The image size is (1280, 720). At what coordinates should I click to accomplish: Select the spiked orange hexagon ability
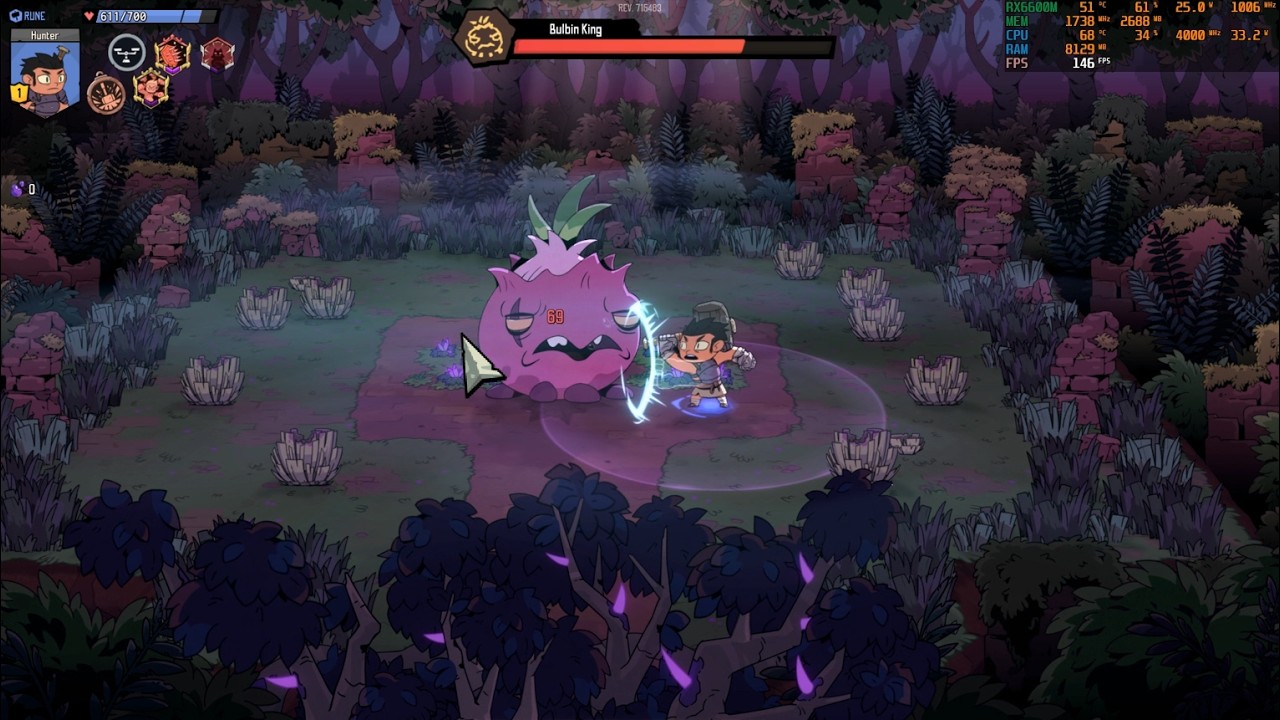click(x=172, y=53)
